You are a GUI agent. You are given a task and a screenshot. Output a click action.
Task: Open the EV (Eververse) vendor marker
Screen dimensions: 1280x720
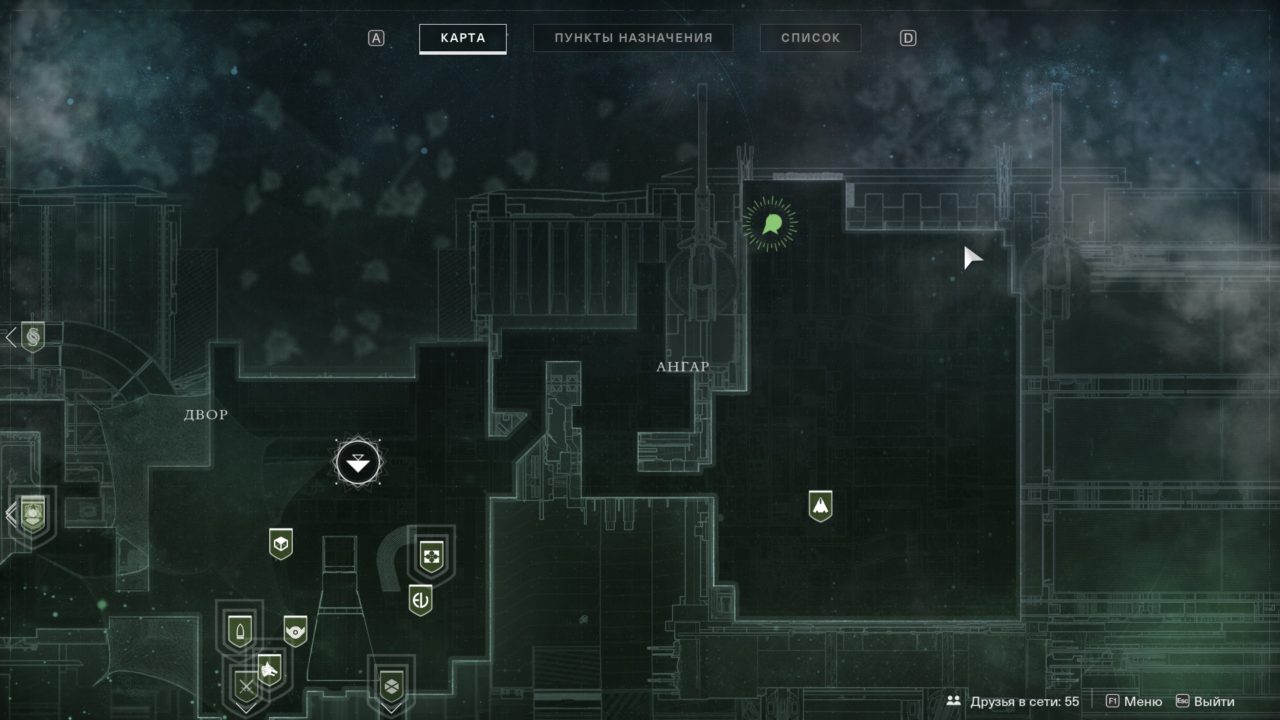click(420, 600)
